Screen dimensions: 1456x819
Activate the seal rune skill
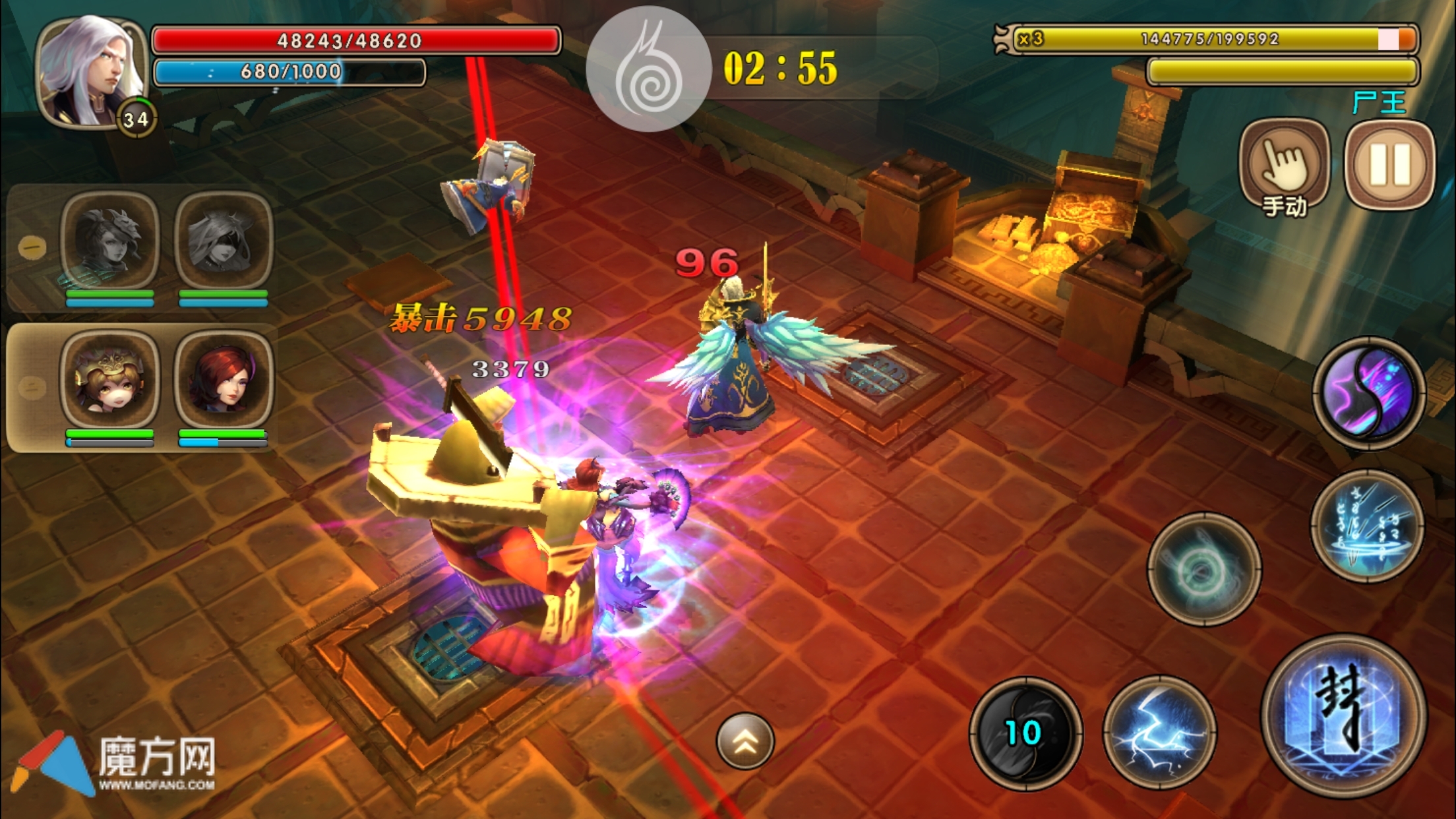click(x=1344, y=717)
